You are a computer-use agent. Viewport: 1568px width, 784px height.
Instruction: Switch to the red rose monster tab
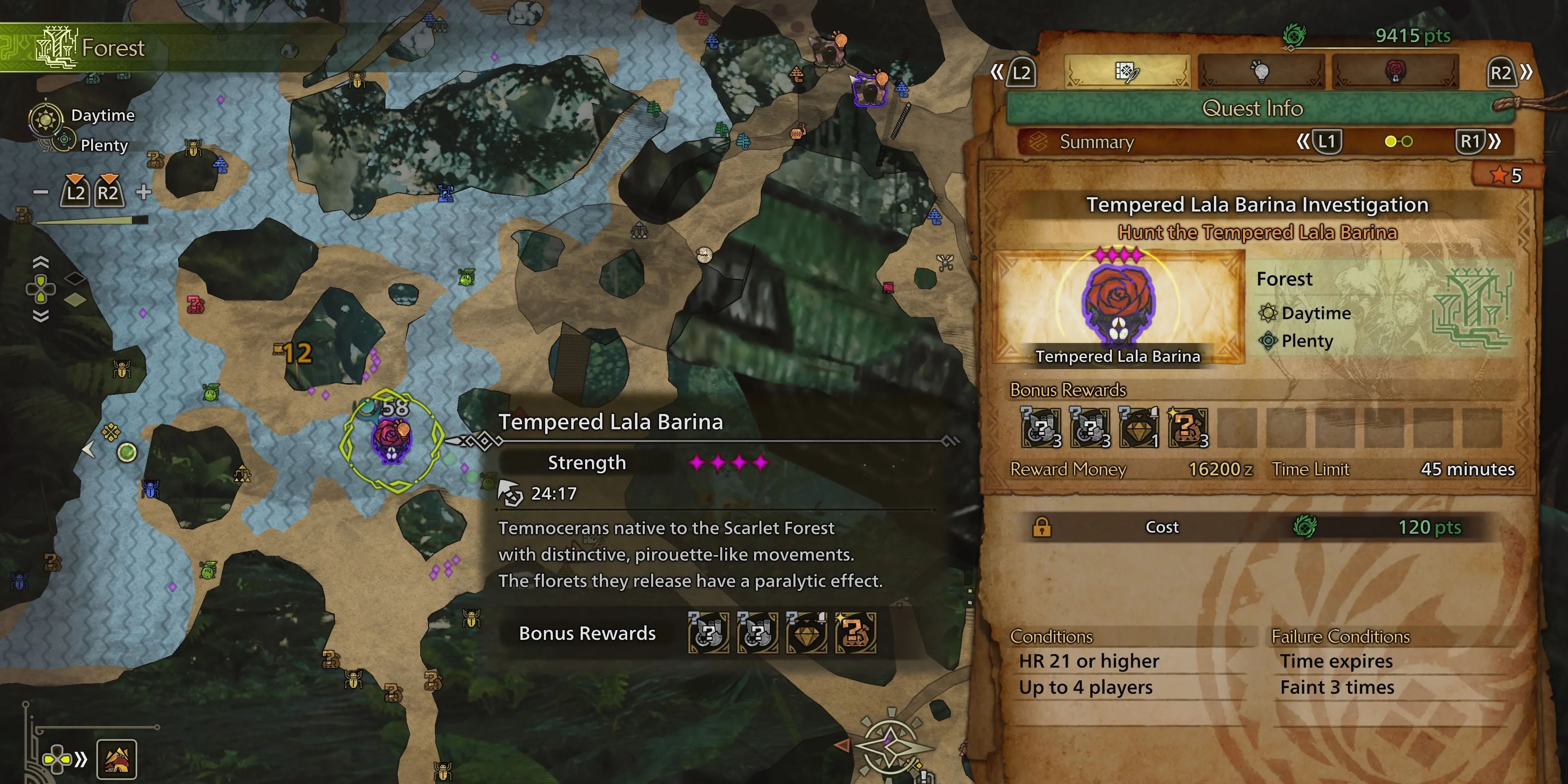[x=1395, y=72]
